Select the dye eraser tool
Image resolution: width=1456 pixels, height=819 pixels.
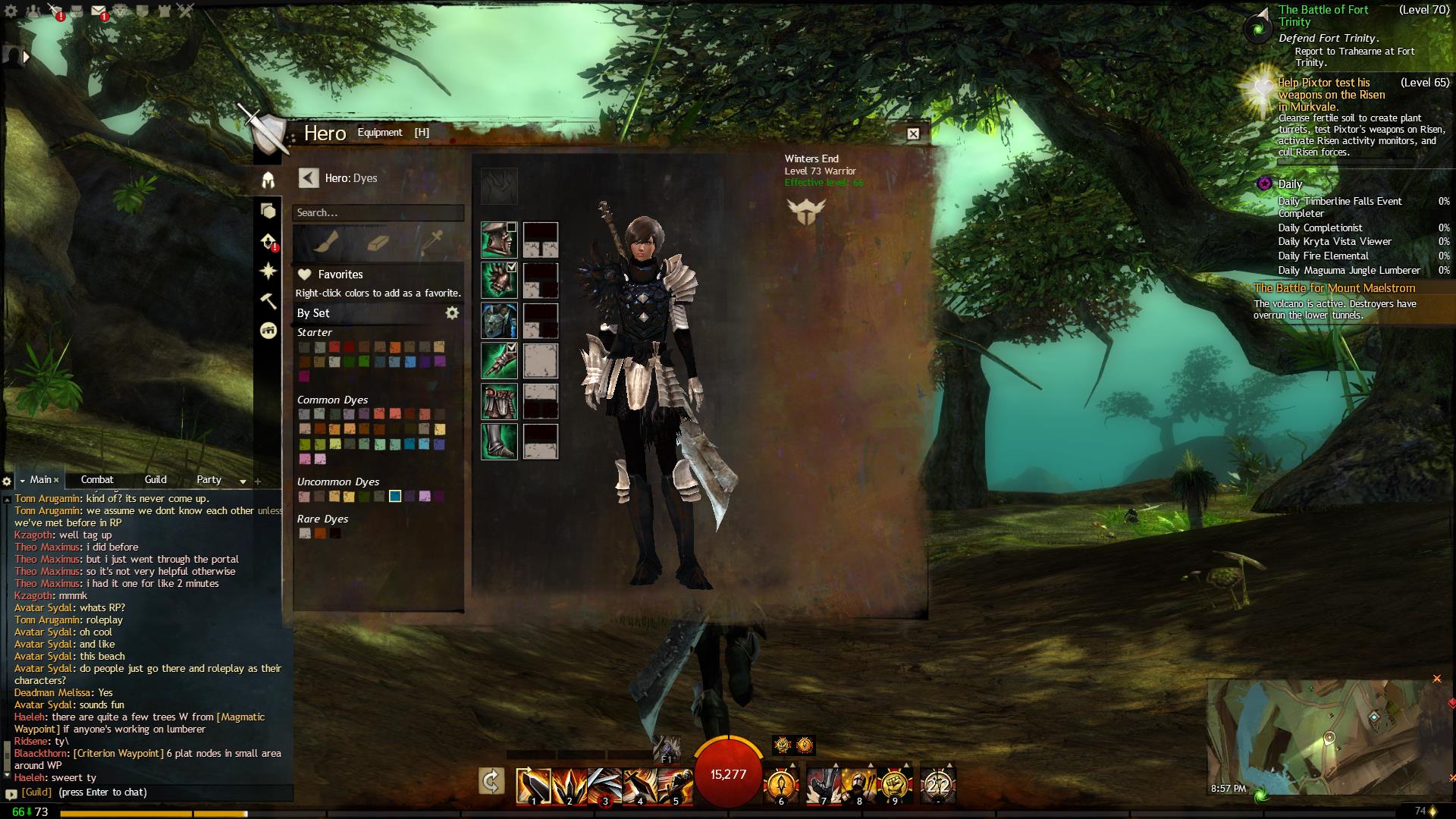[378, 242]
